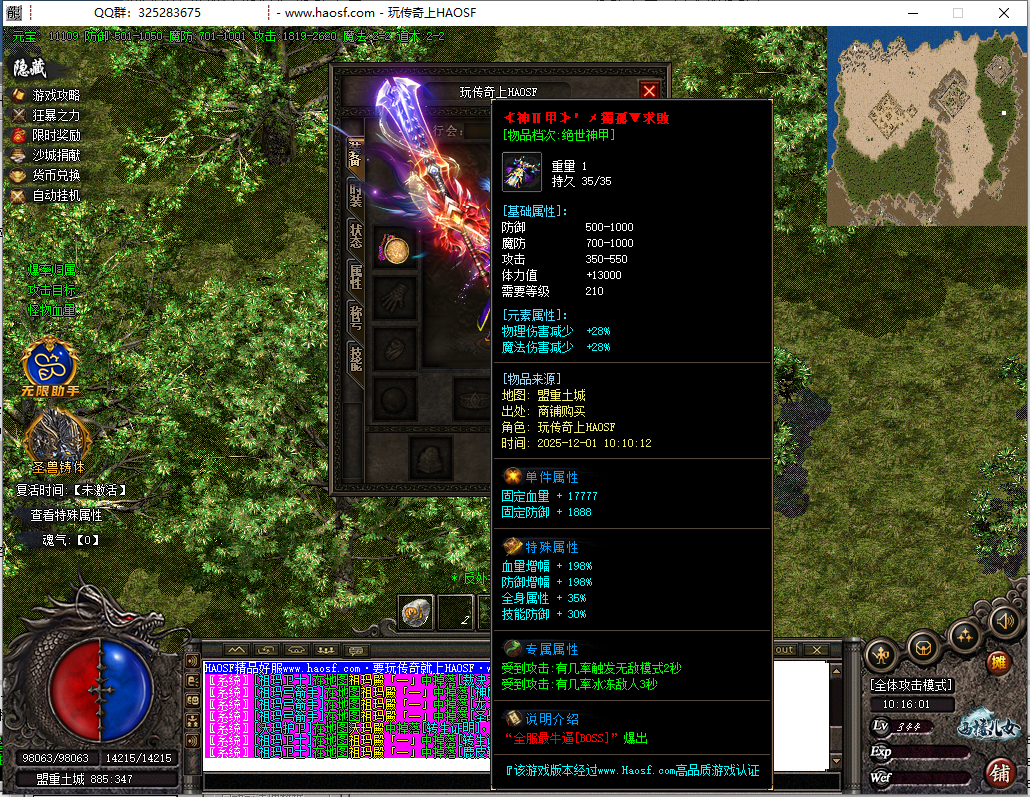Open the 属性 attributes tab

[x=355, y=275]
